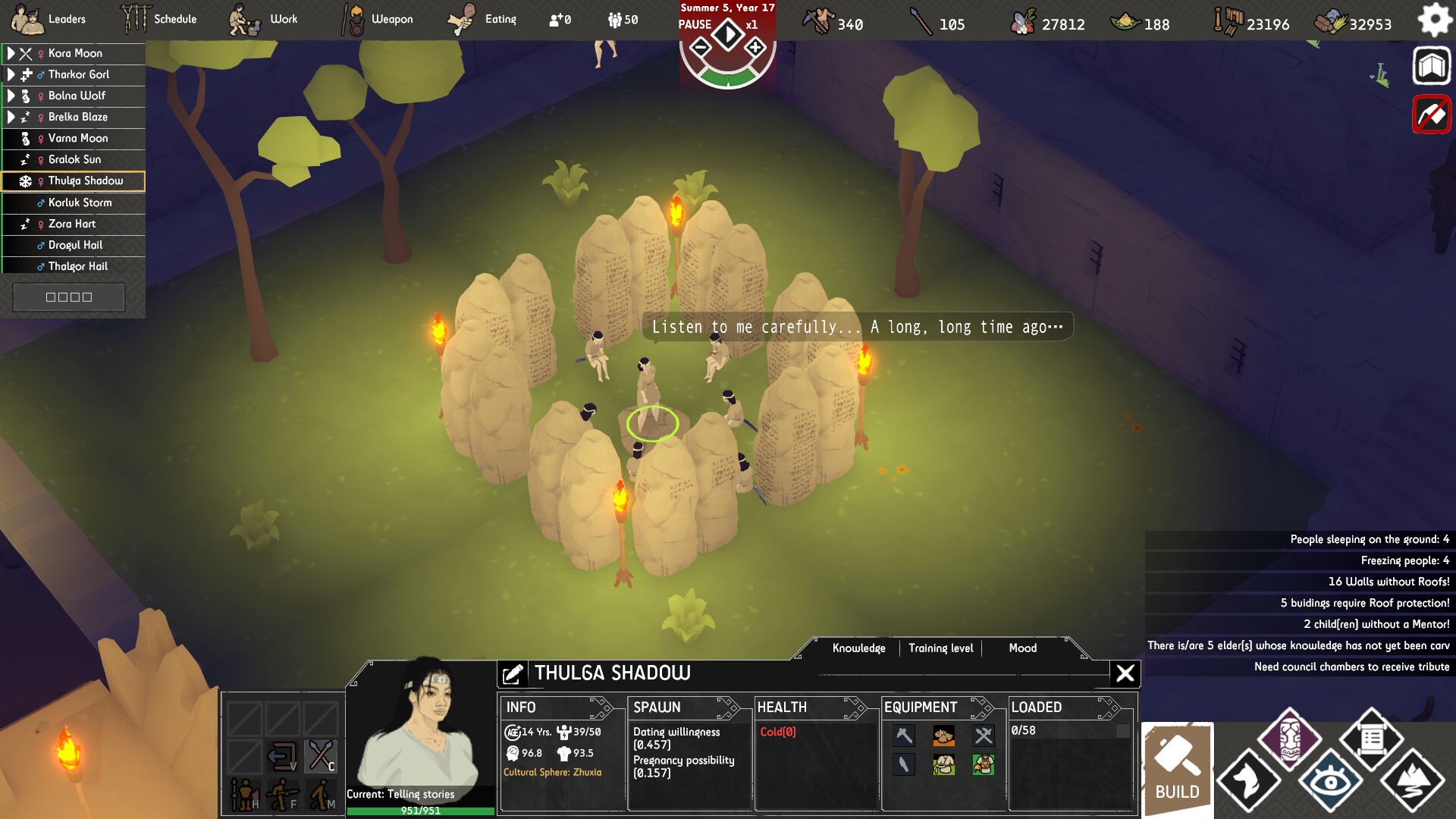
Task: Switch to the Knowledge tab
Action: coord(858,648)
